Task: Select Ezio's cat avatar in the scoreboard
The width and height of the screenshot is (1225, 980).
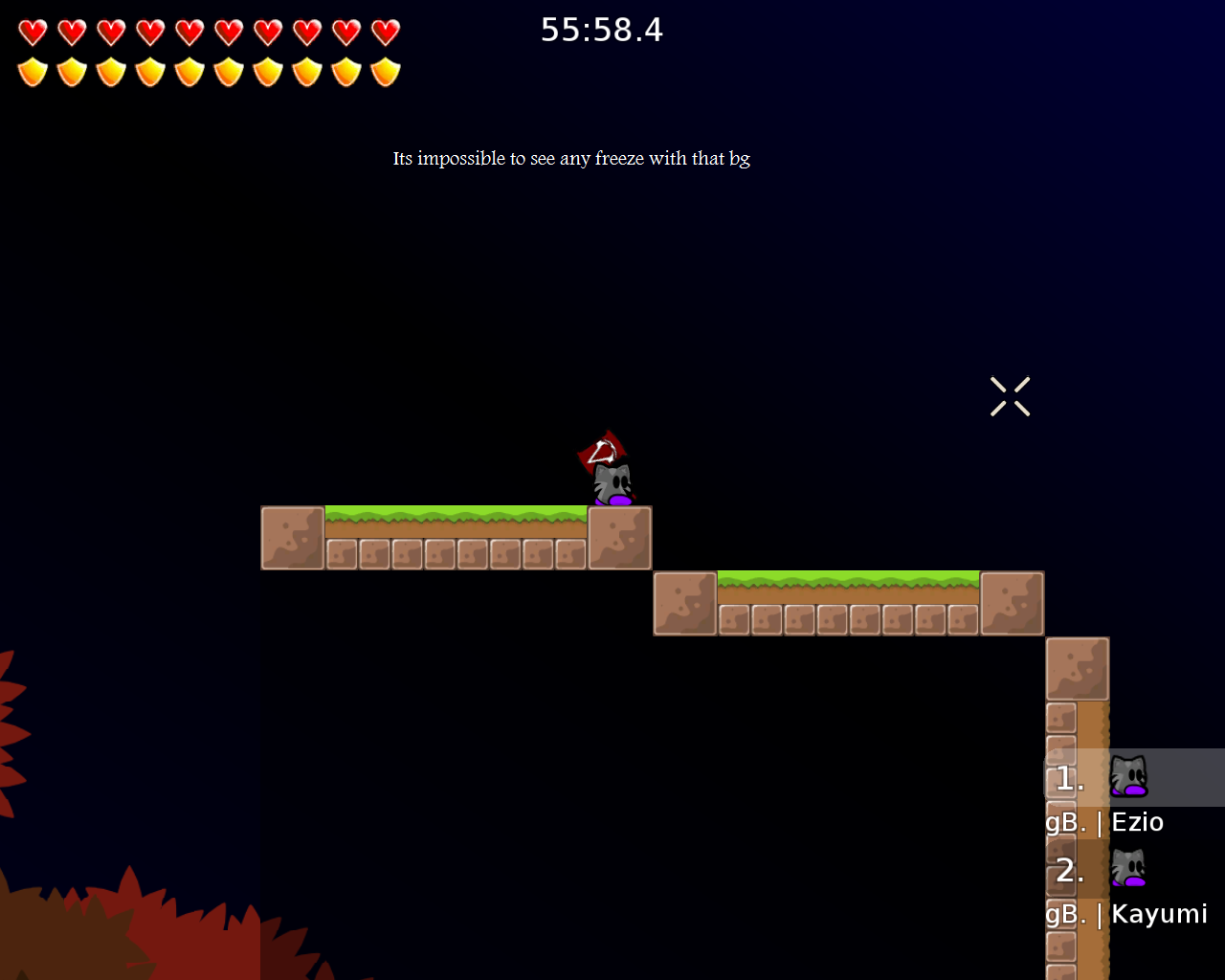Action: point(1128,775)
